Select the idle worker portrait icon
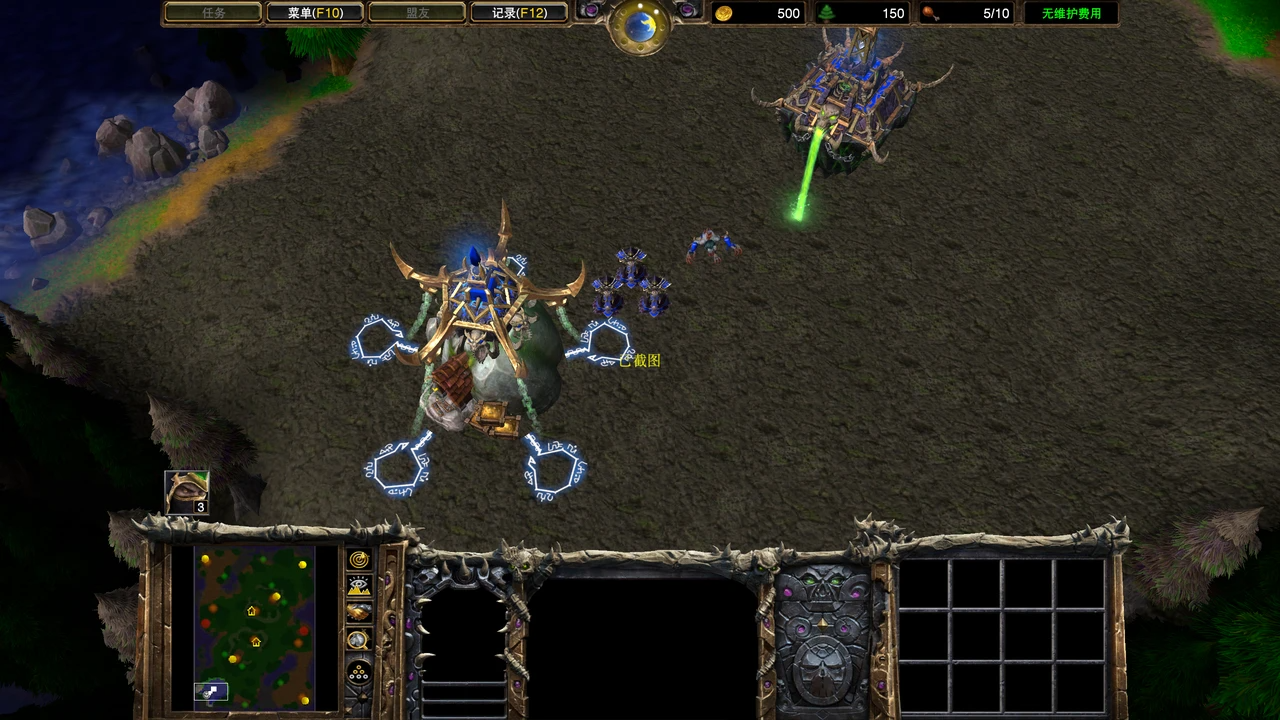 (187, 492)
